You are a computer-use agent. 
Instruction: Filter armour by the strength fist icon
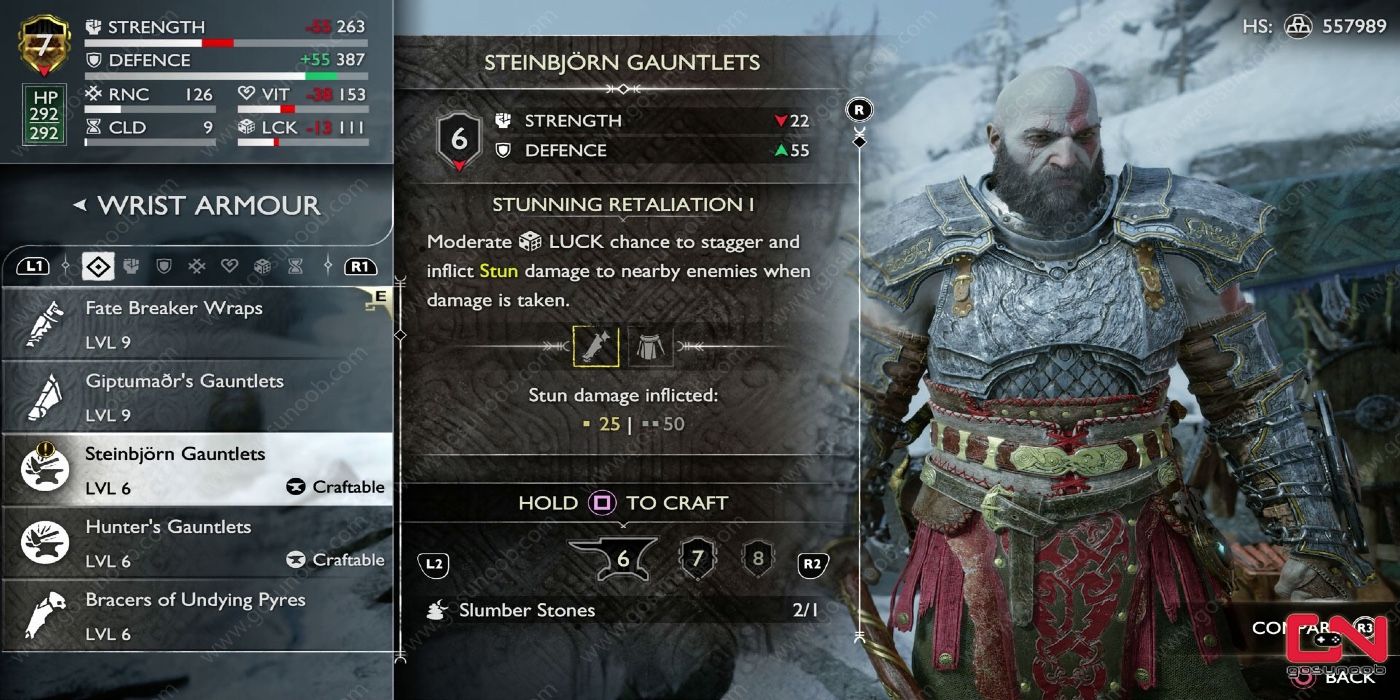131,266
